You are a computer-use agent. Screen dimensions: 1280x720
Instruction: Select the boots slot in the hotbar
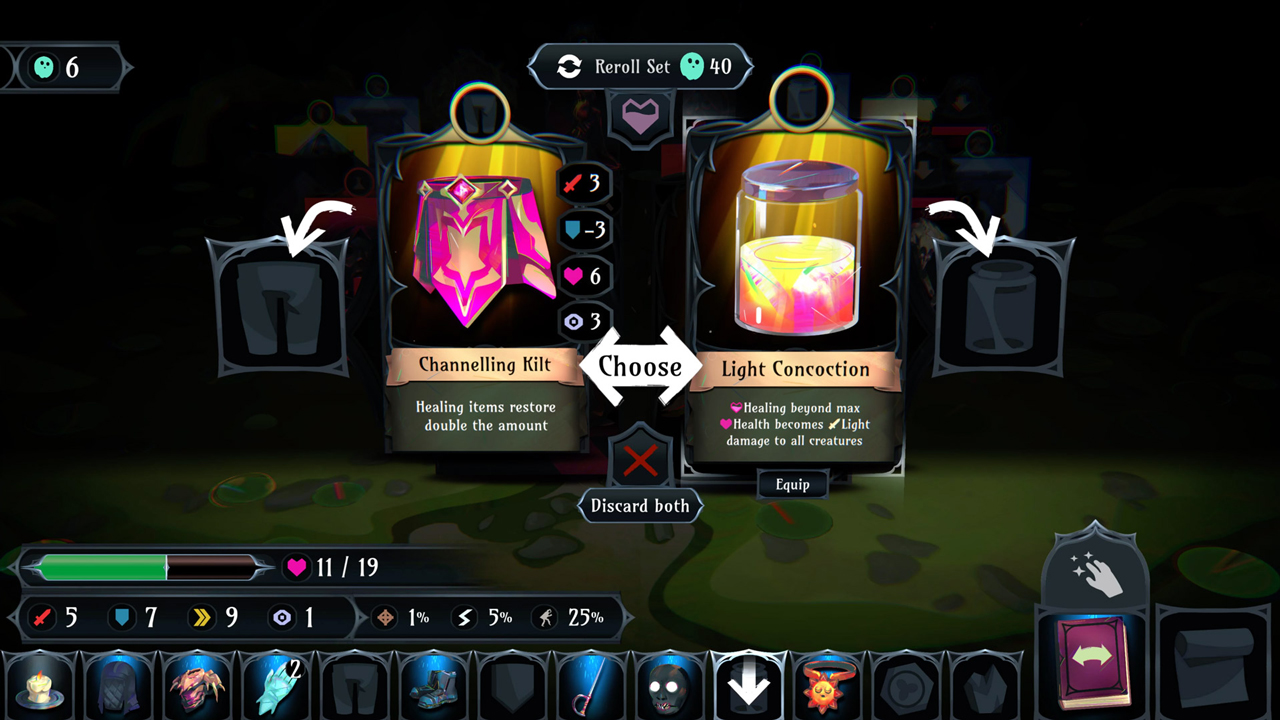click(x=435, y=687)
